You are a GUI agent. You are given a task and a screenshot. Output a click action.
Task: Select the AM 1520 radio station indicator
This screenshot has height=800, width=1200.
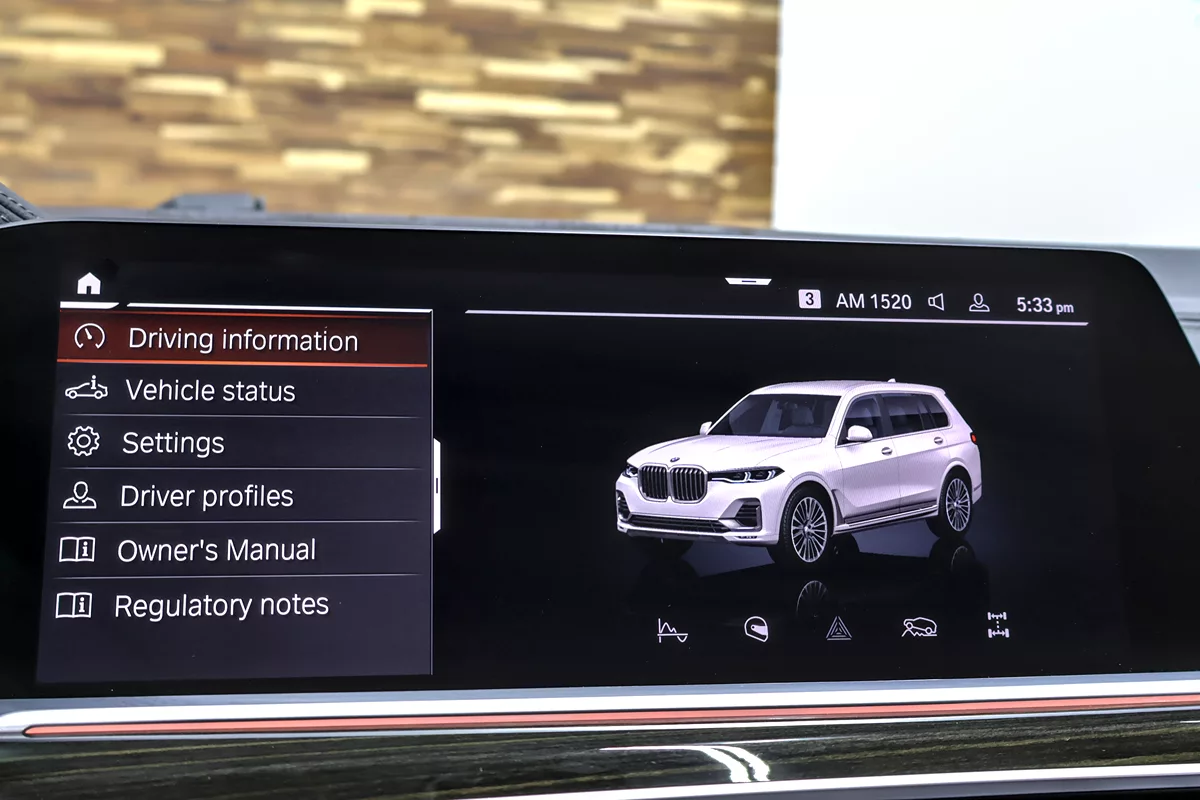[873, 301]
